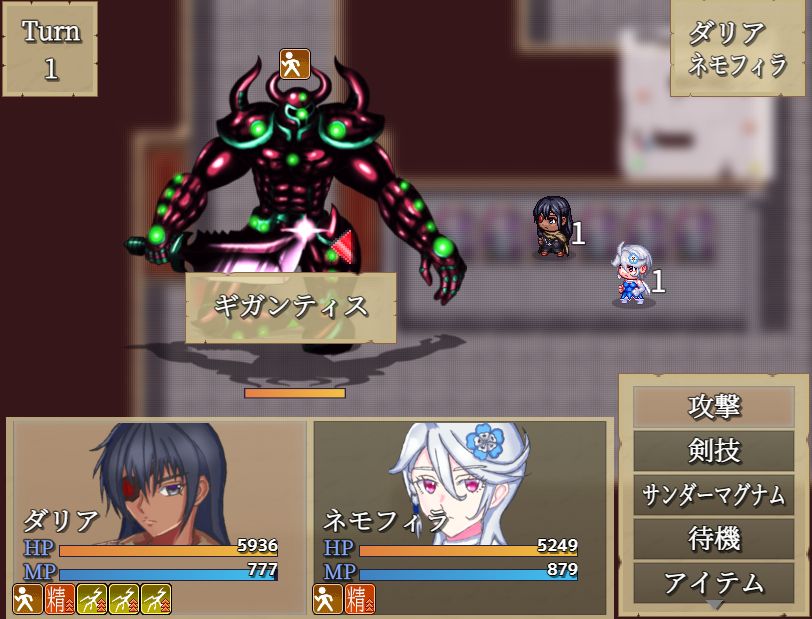The image size is (812, 619).
Task: Choose the 剣技 sword skill command
Action: [714, 451]
